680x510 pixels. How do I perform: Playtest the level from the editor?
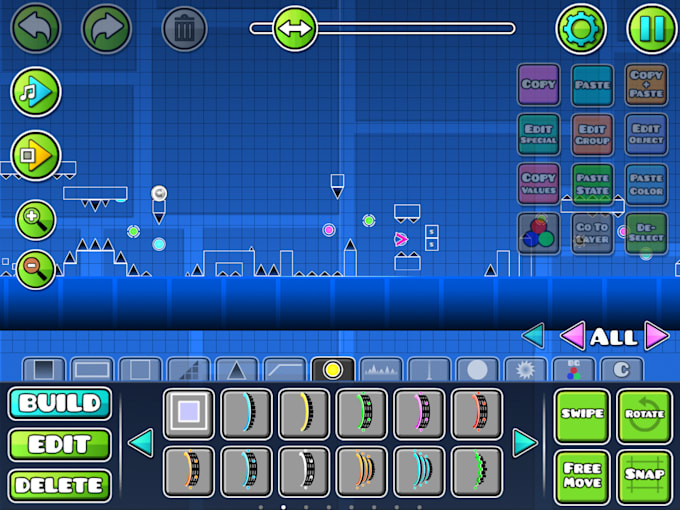(35, 155)
